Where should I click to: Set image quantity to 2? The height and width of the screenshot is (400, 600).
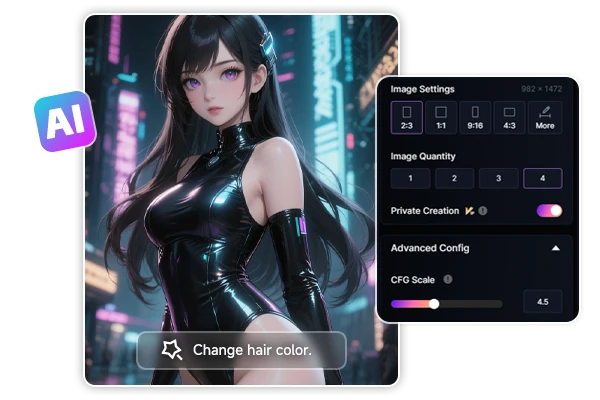tap(455, 179)
